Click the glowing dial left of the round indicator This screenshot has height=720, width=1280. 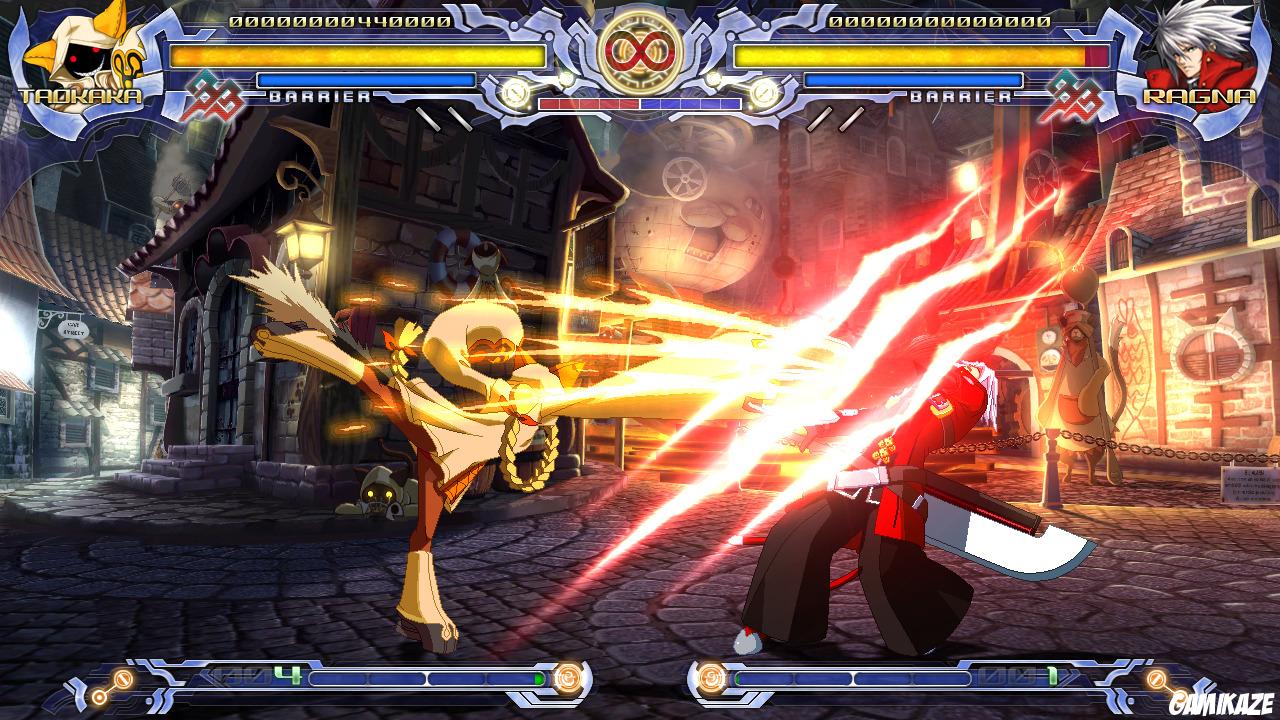(514, 94)
